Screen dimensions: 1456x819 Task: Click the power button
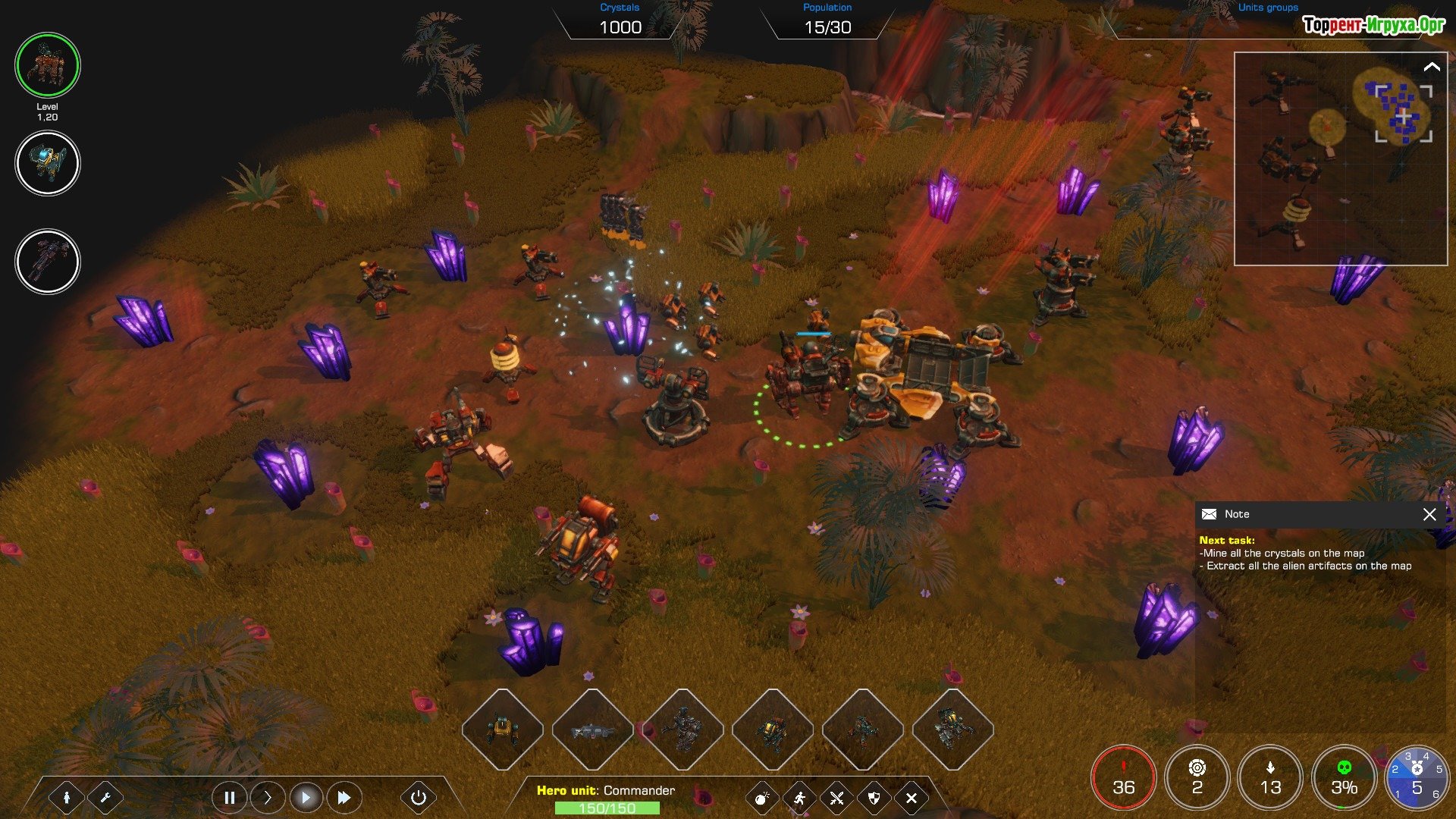pos(418,797)
